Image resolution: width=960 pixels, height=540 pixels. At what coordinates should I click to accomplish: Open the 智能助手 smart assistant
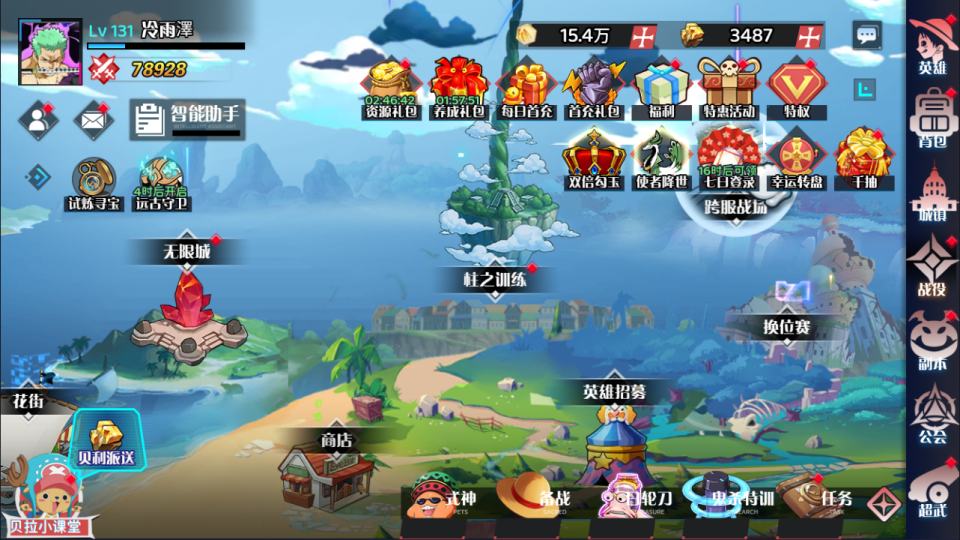click(x=187, y=119)
